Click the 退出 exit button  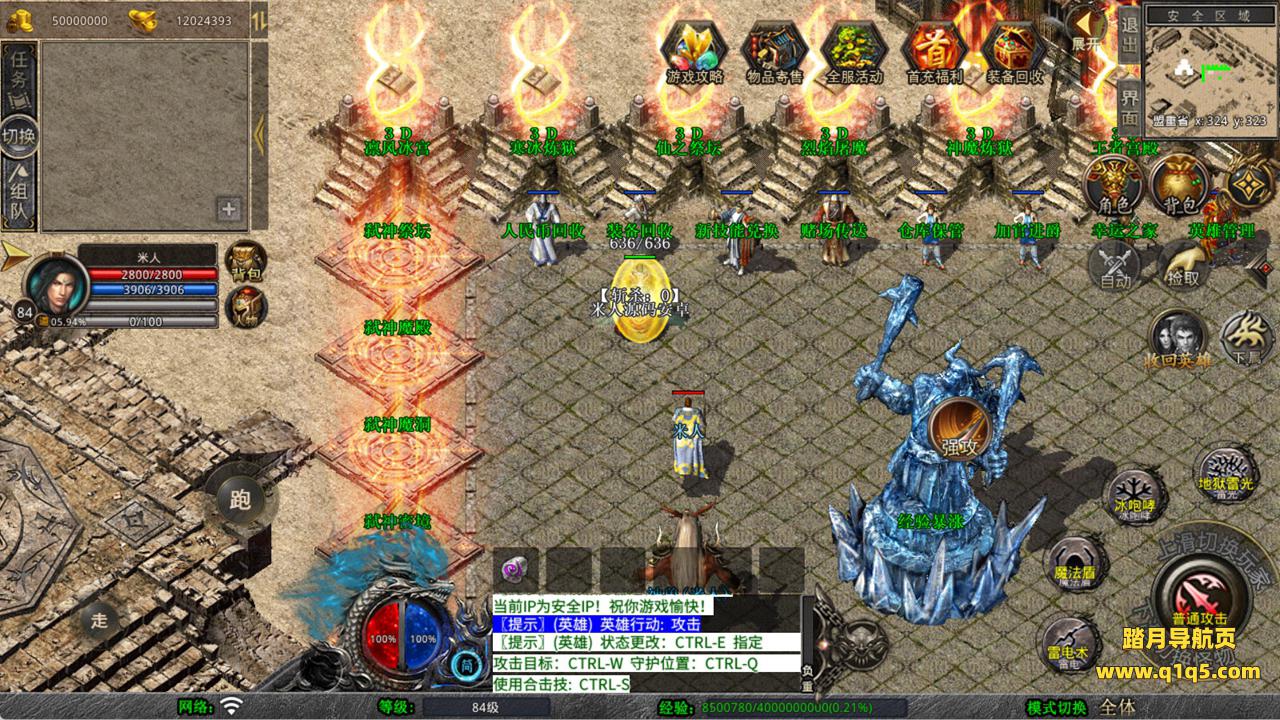tap(1129, 34)
